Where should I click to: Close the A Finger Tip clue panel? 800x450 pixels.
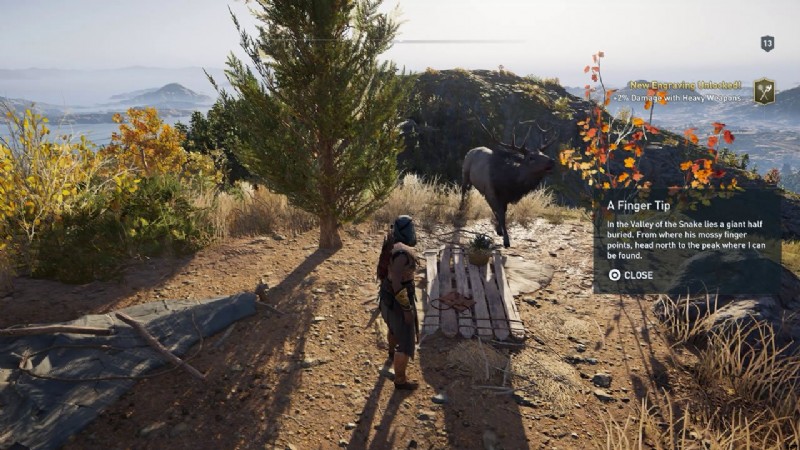click(x=630, y=275)
